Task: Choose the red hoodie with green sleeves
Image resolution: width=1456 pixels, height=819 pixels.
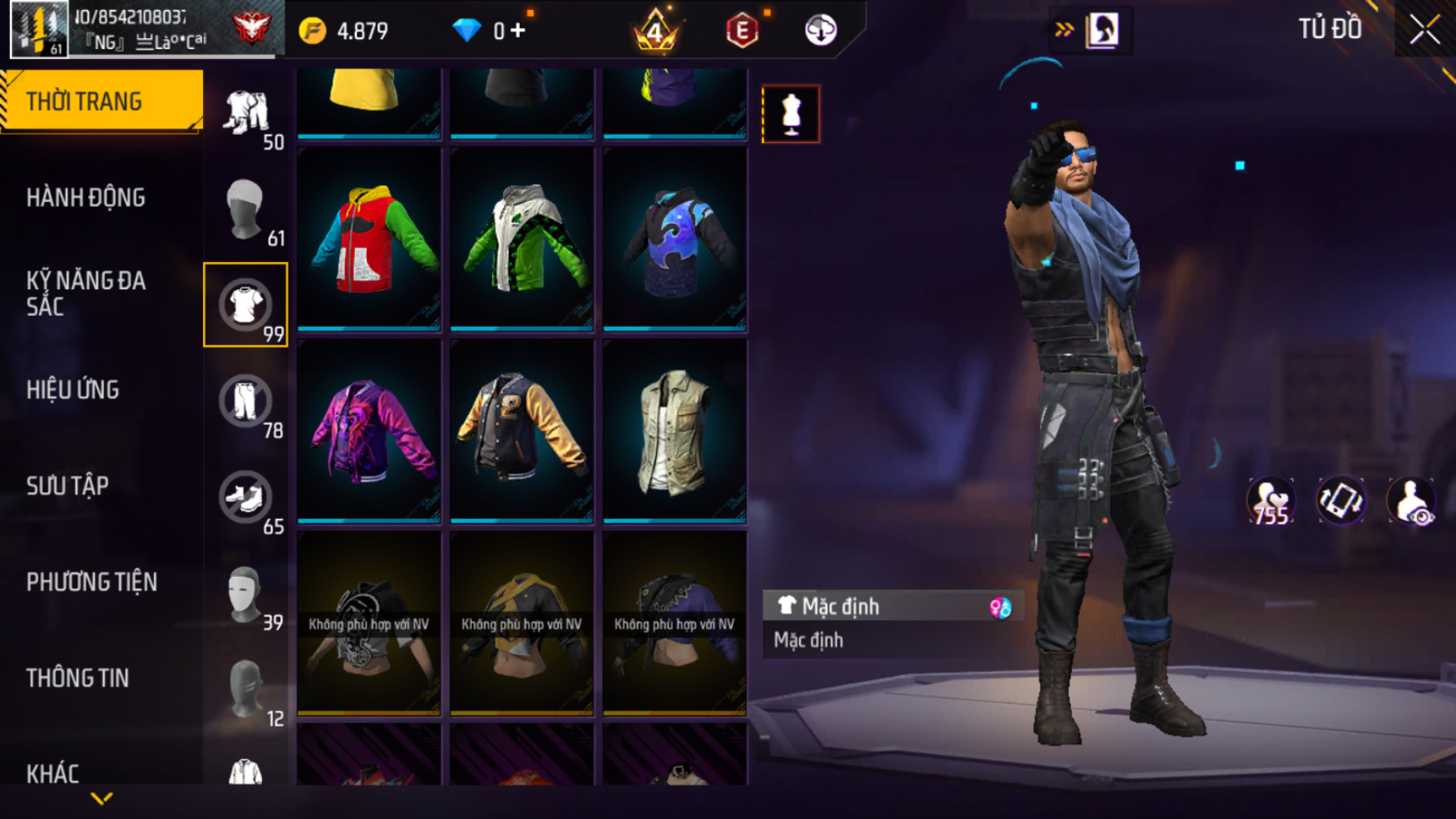Action: 369,239
